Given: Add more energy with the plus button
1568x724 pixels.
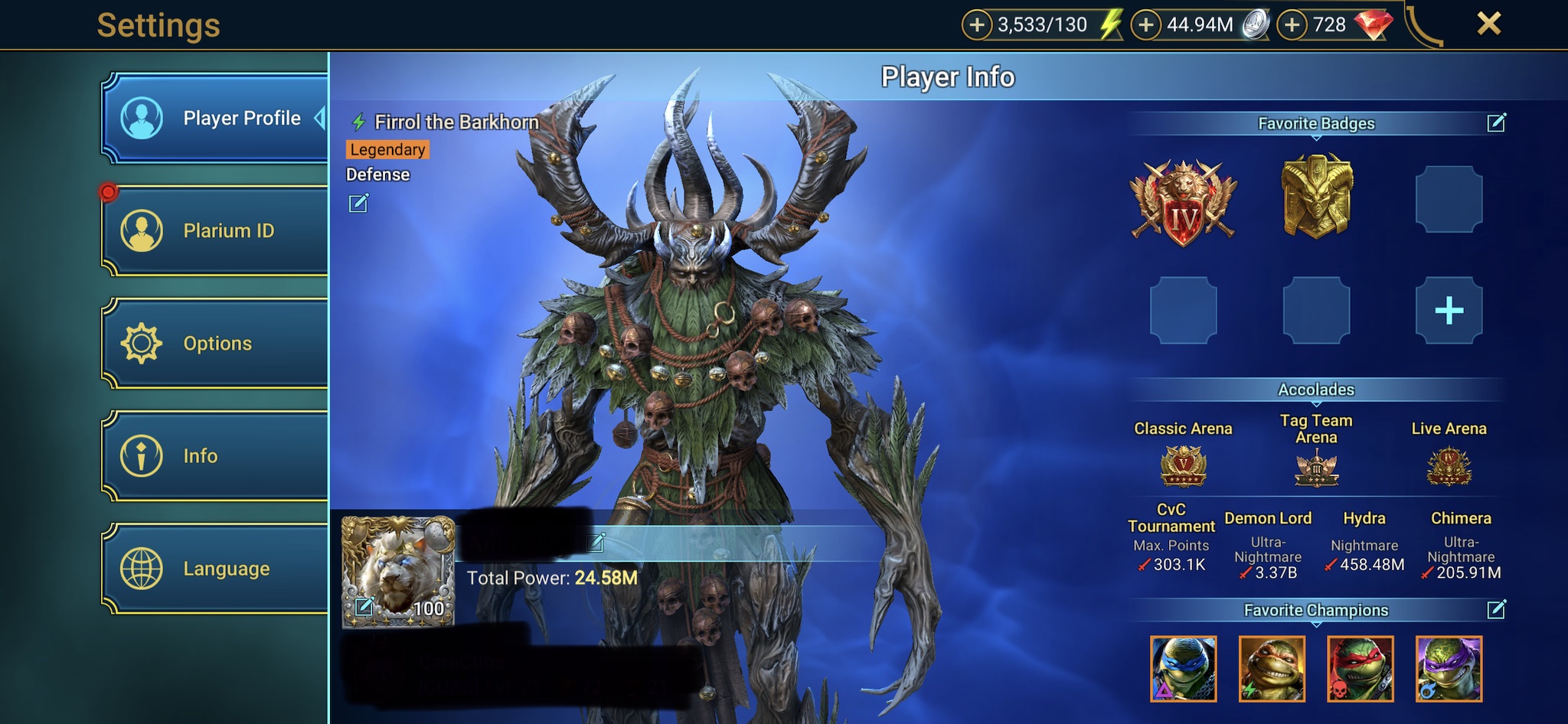Looking at the screenshot, I should point(977,25).
